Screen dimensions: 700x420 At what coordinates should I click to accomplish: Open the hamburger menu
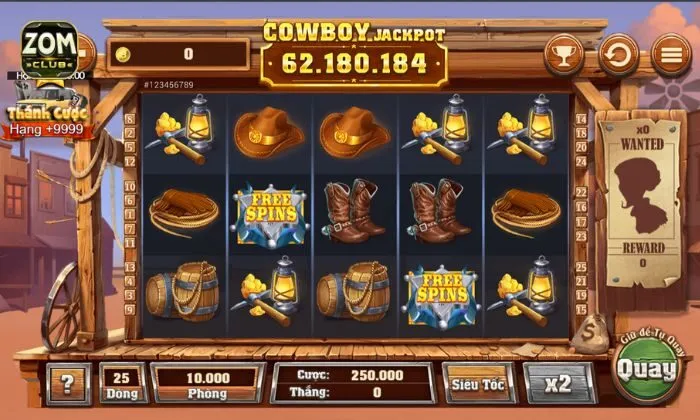pos(671,54)
